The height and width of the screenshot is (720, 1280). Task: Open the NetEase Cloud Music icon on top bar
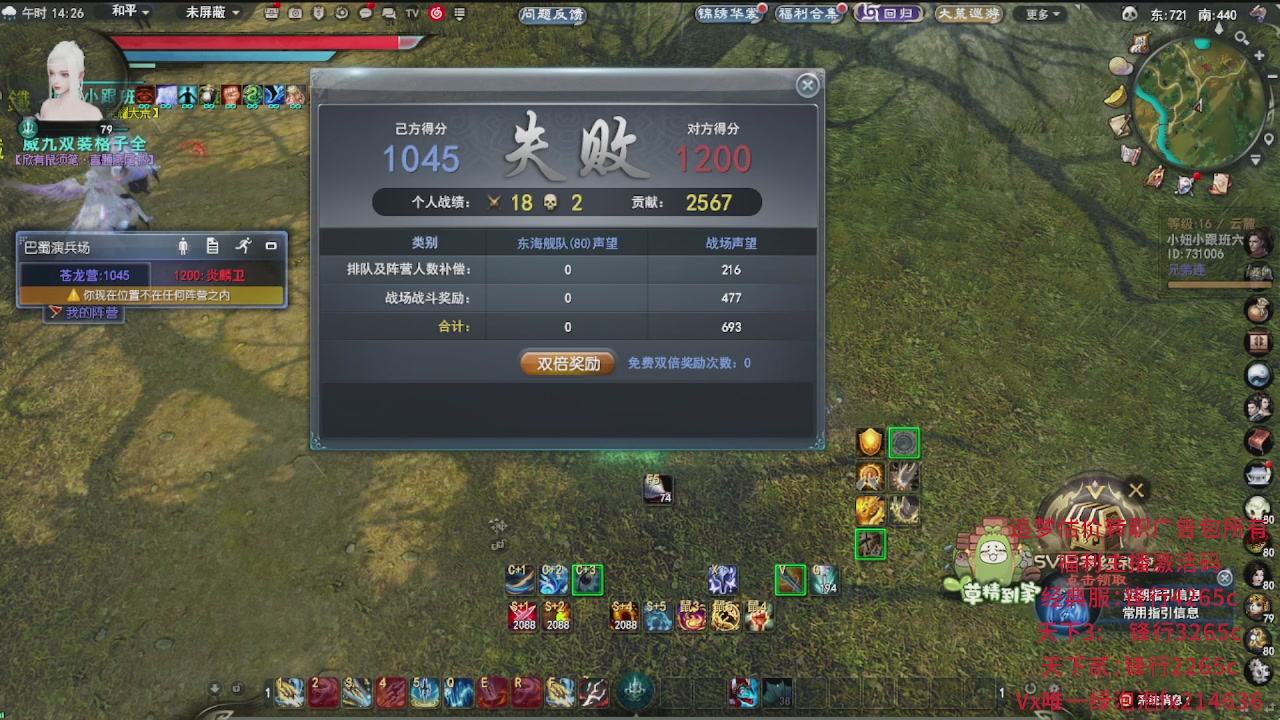click(437, 13)
